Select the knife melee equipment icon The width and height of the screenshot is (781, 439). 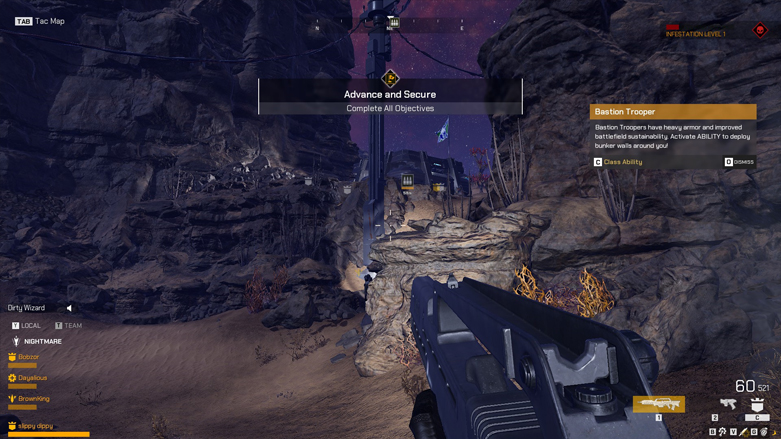coord(743,432)
